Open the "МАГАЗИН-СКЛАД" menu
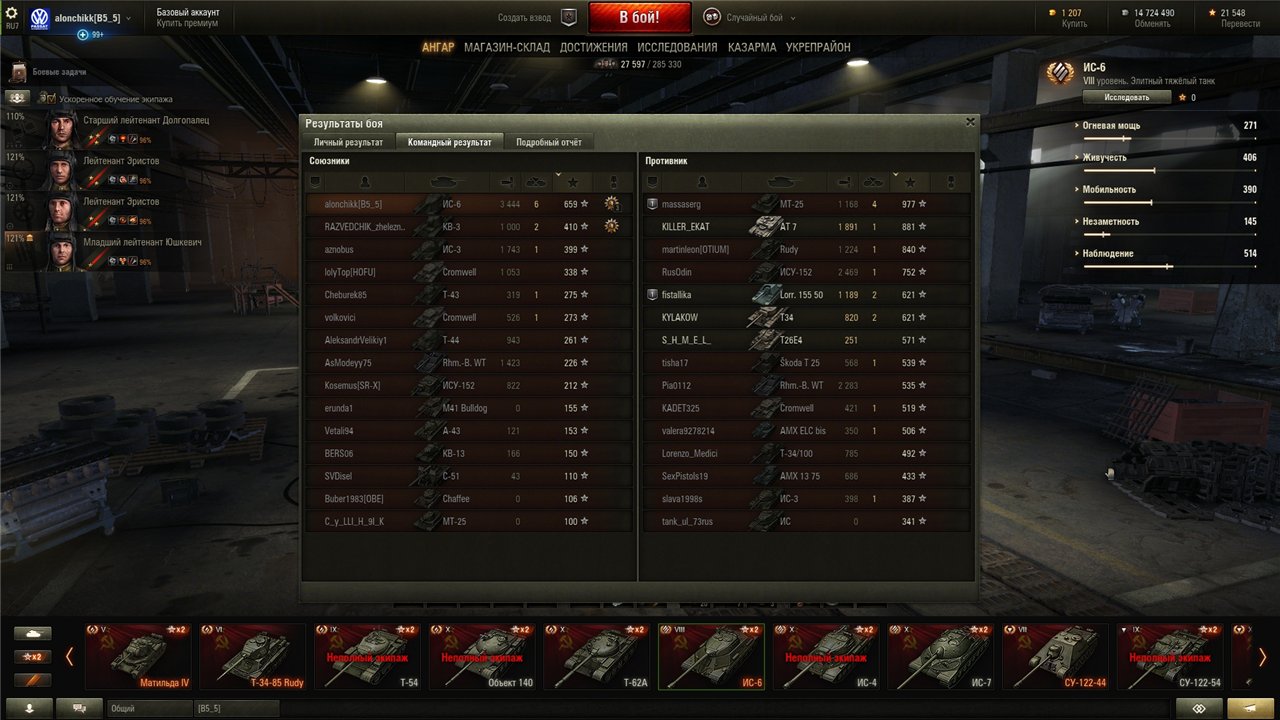Viewport: 1280px width, 720px height. [506, 47]
